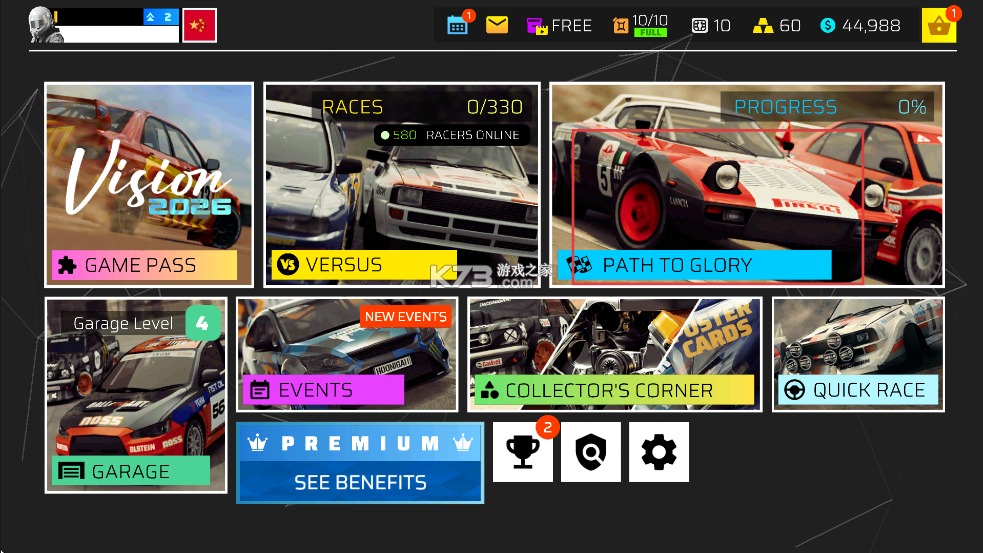The width and height of the screenshot is (983, 553).
Task: Open the Events menu
Action: [x=347, y=354]
